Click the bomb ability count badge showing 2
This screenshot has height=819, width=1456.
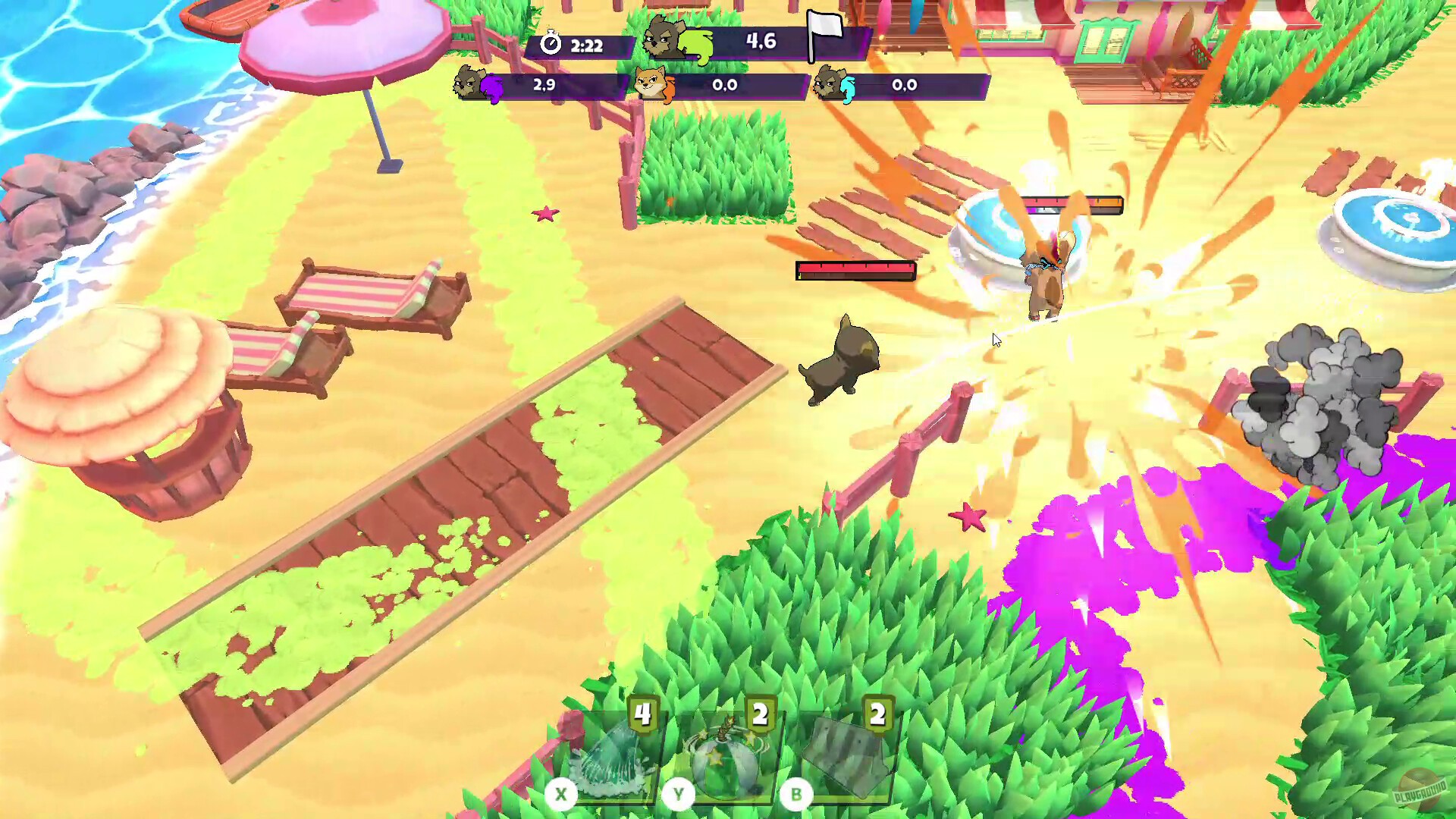click(x=762, y=714)
